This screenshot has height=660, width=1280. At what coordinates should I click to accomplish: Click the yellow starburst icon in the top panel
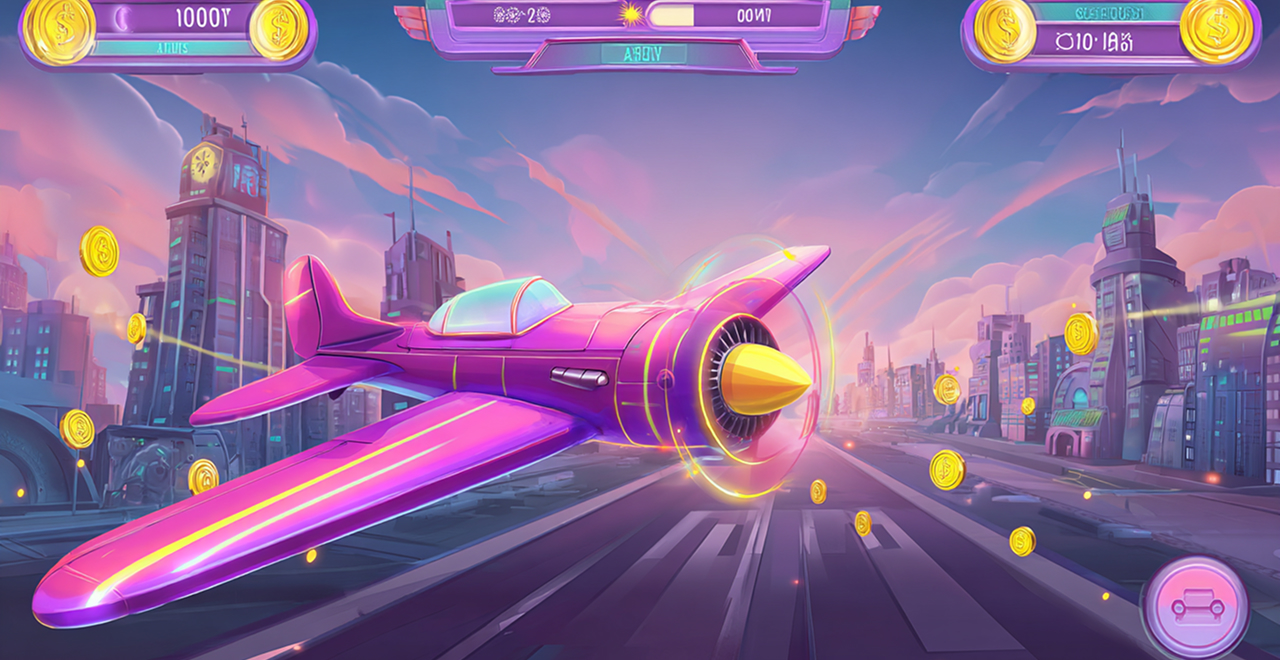[x=631, y=14]
